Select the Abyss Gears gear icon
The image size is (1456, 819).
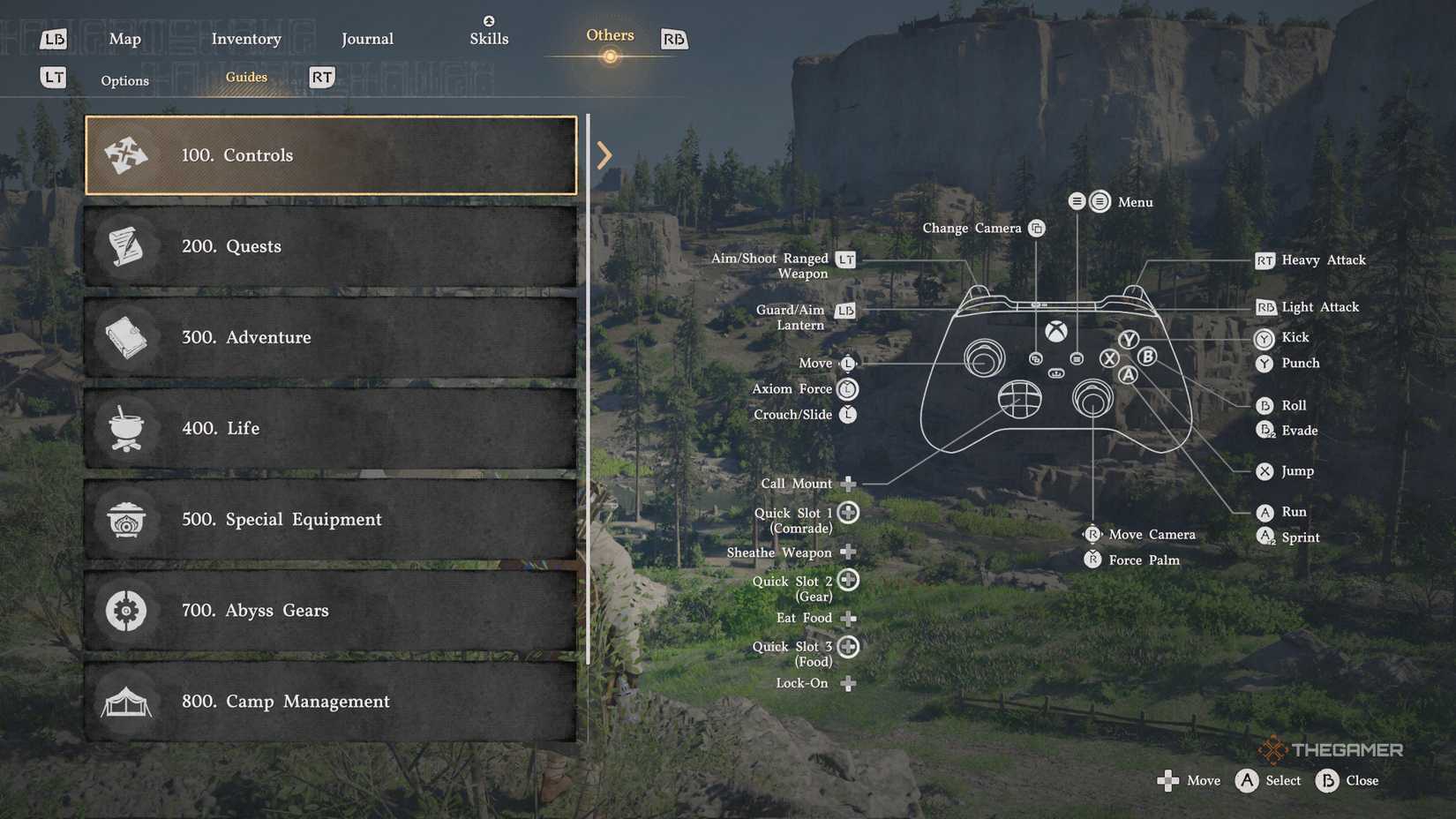(x=126, y=610)
